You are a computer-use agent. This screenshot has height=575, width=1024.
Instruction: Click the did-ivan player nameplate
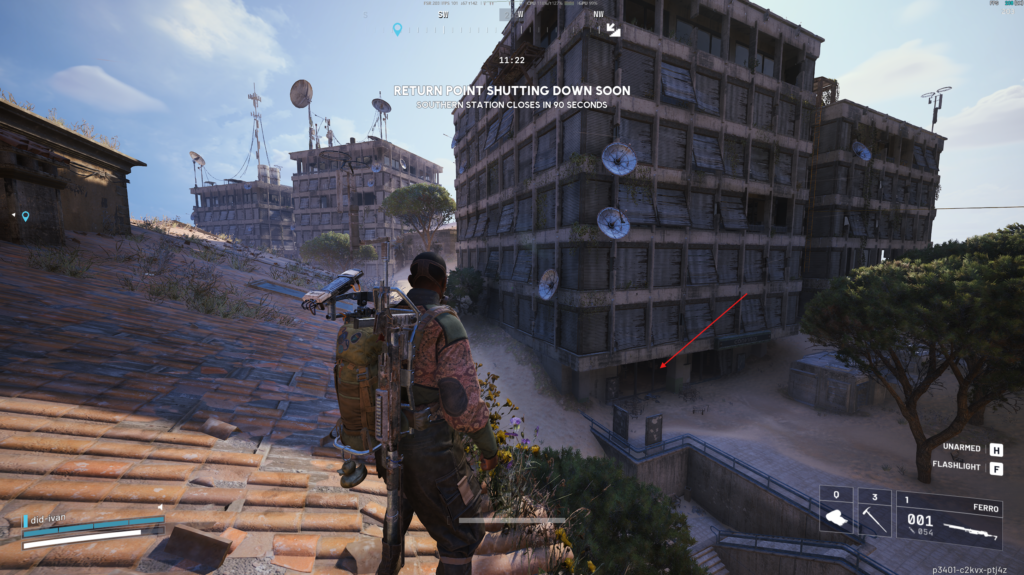48,520
